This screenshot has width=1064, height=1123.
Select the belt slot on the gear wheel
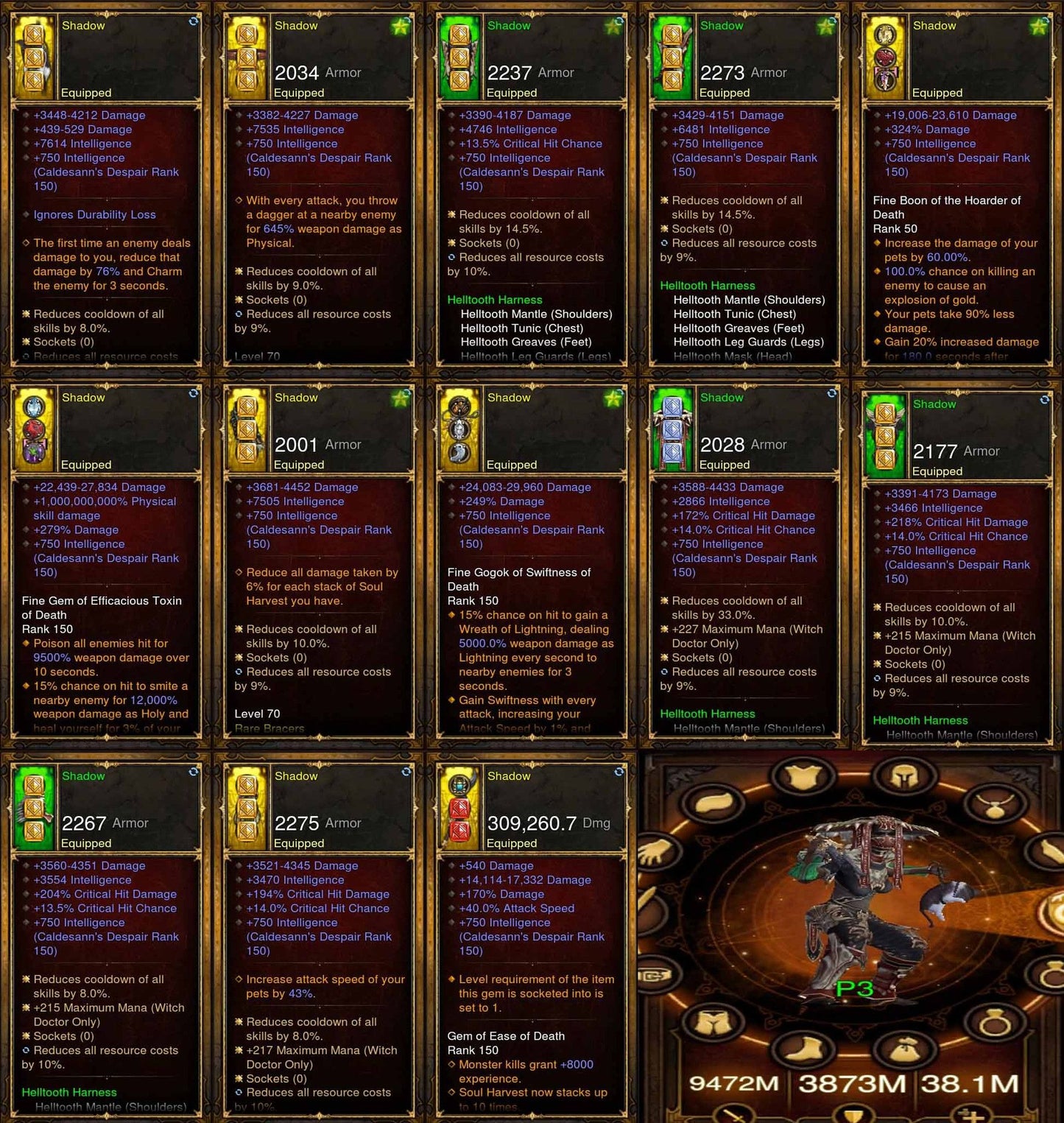[x=654, y=976]
